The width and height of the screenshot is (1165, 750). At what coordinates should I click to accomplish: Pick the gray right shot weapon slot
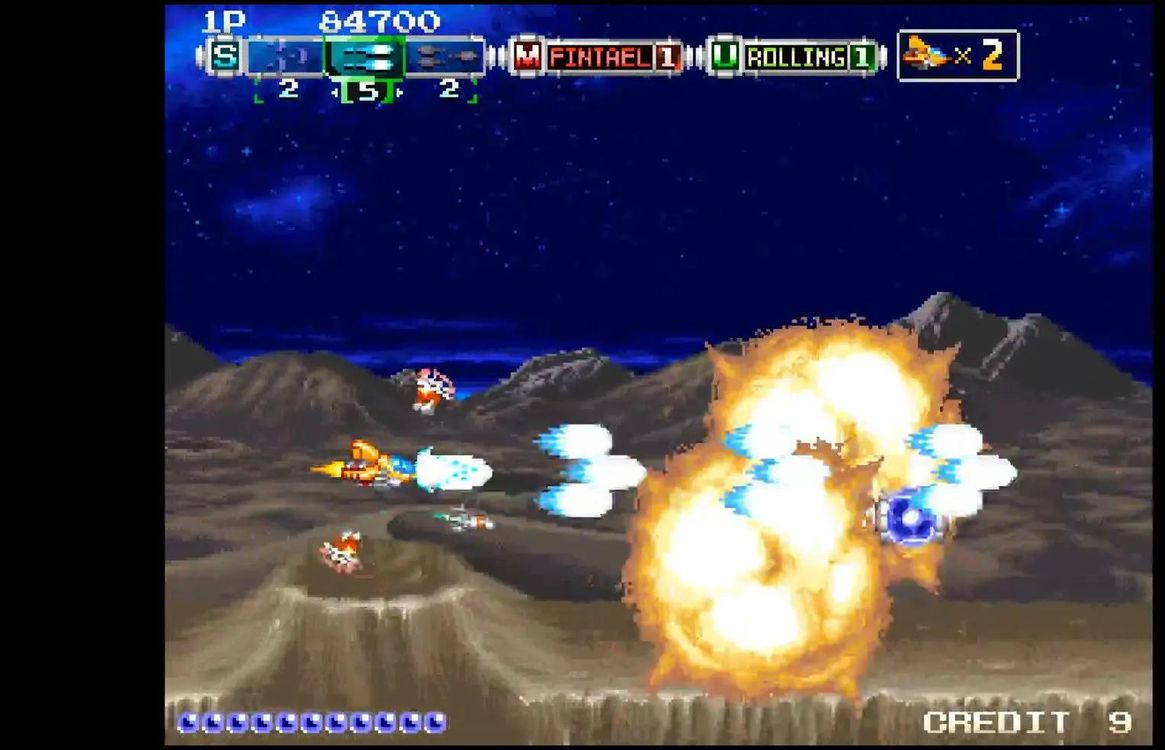(445, 56)
